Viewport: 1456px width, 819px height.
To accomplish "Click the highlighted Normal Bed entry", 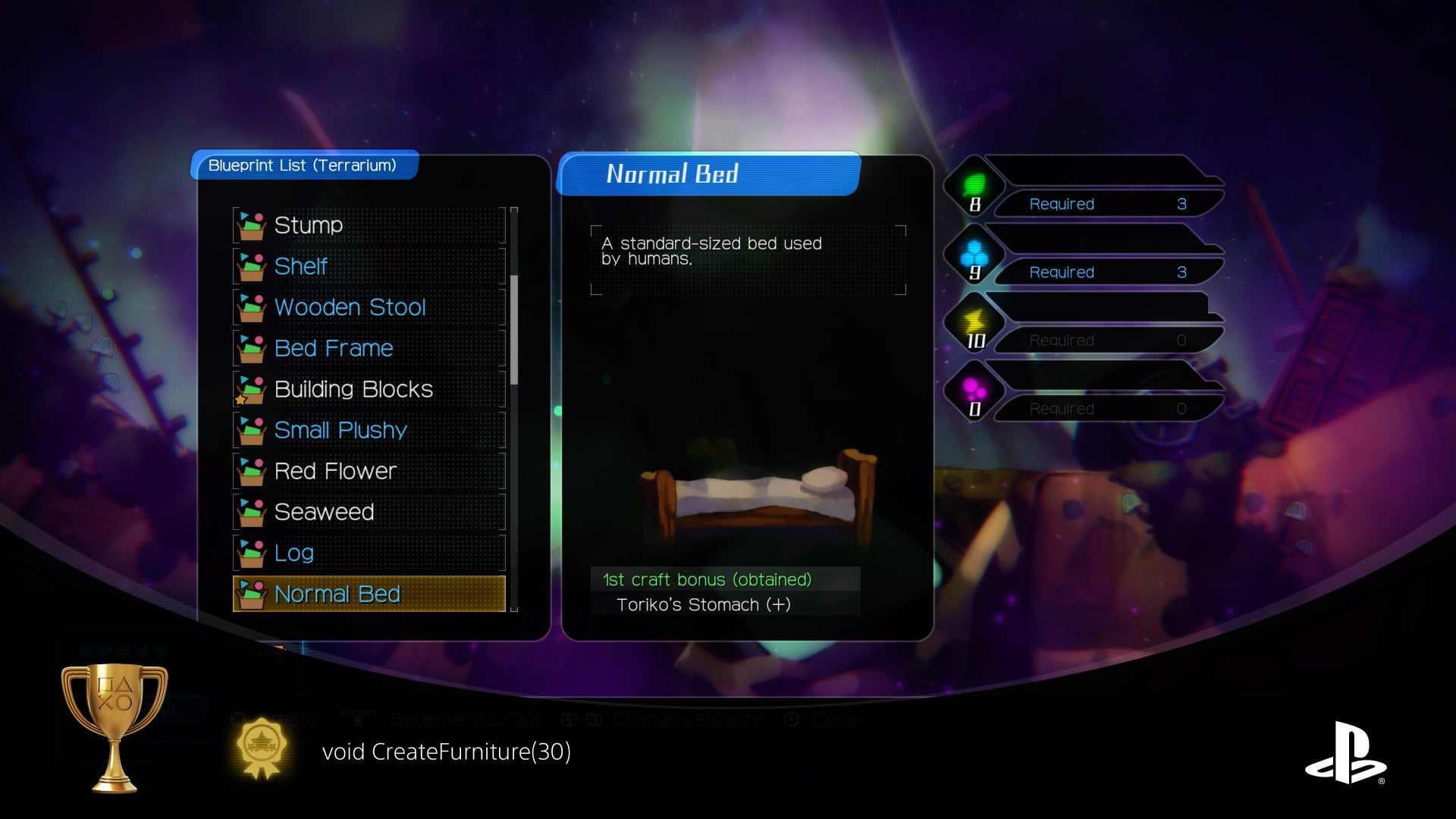I will [369, 594].
